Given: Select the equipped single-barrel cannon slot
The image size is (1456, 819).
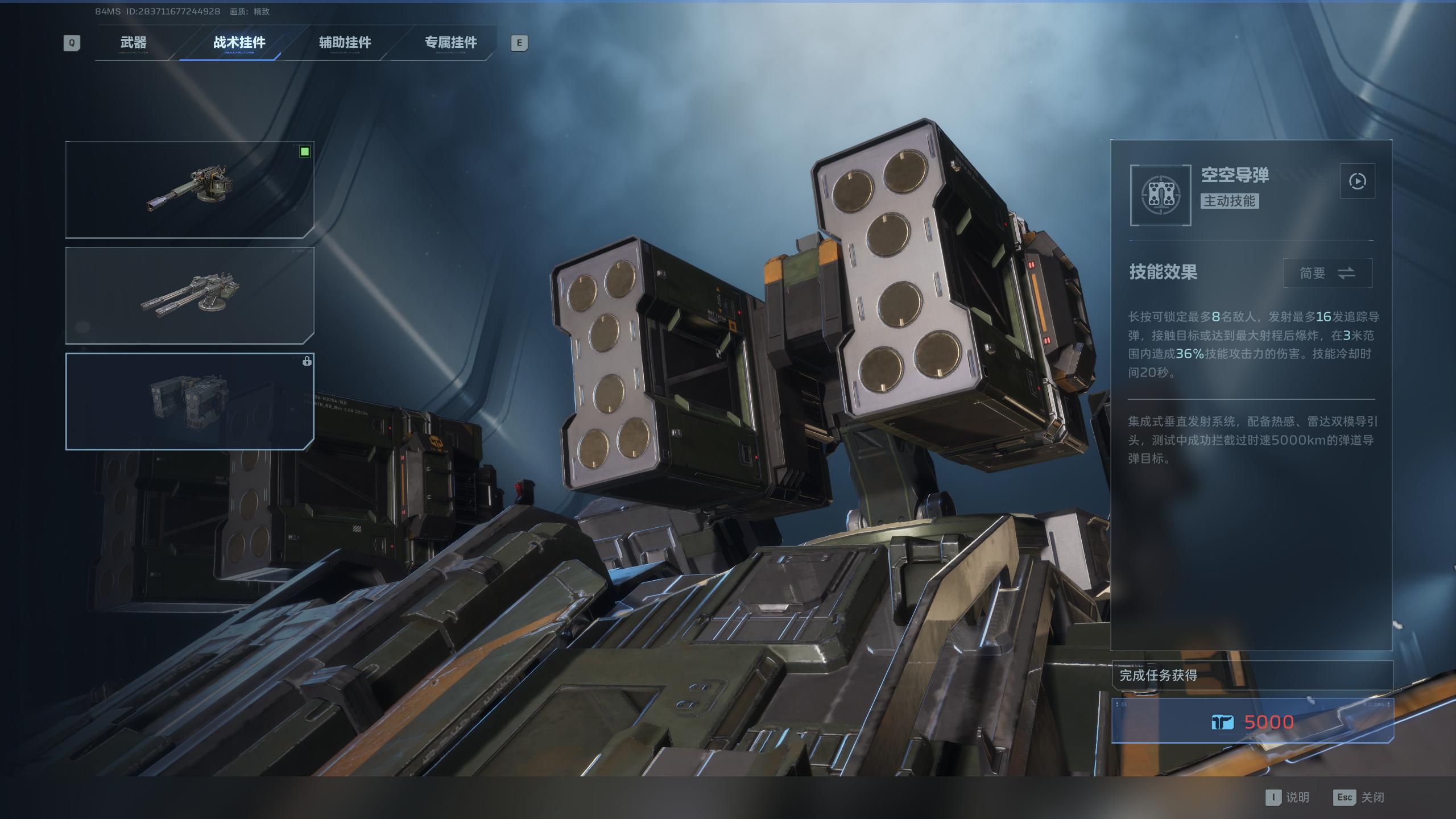Looking at the screenshot, I should click(x=189, y=189).
